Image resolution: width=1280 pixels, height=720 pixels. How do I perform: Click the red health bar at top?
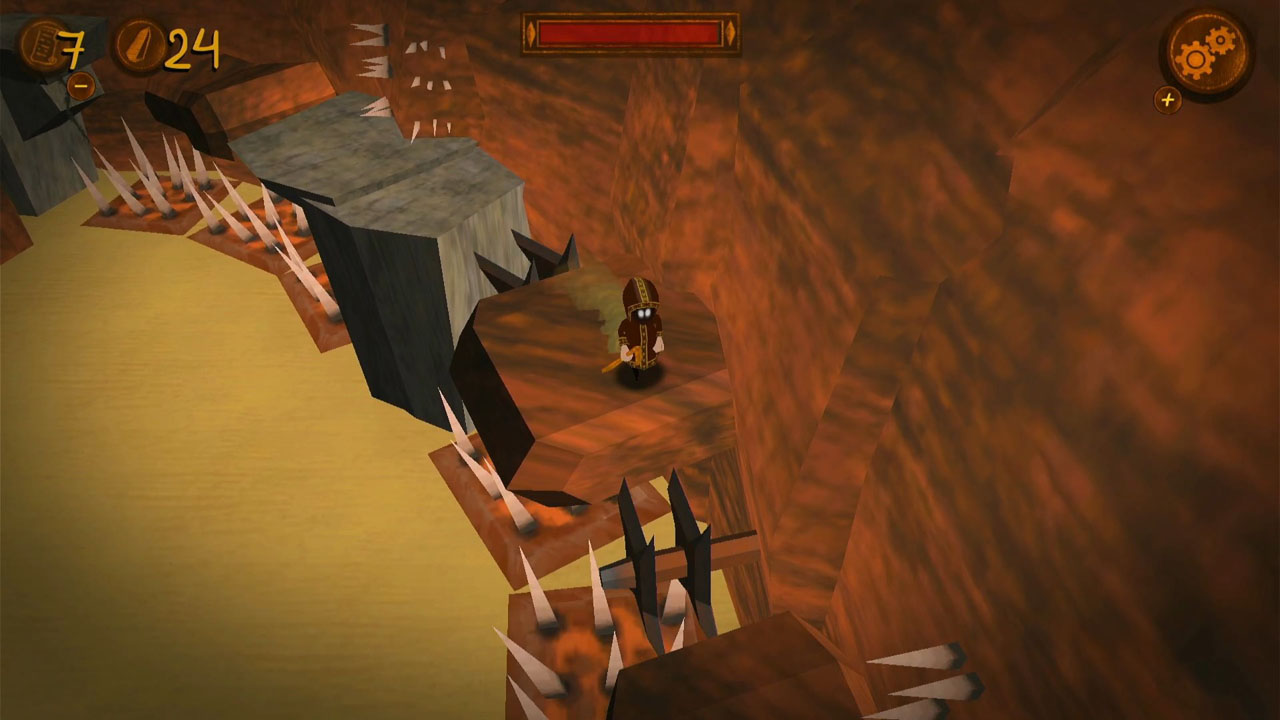pyautogui.click(x=632, y=32)
